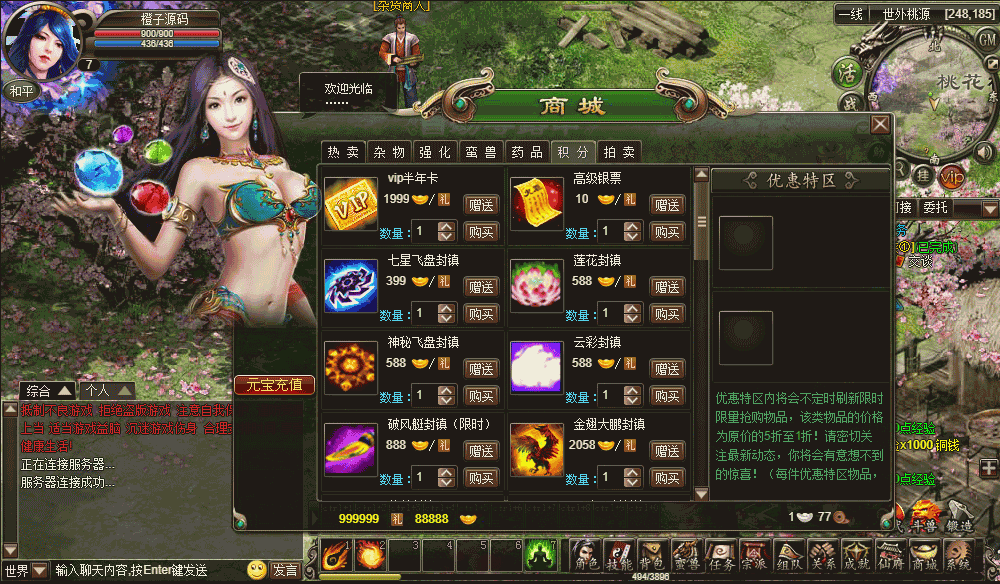Switch to the 热卖 hot sale tab
The width and height of the screenshot is (1000, 584).
tap(341, 152)
